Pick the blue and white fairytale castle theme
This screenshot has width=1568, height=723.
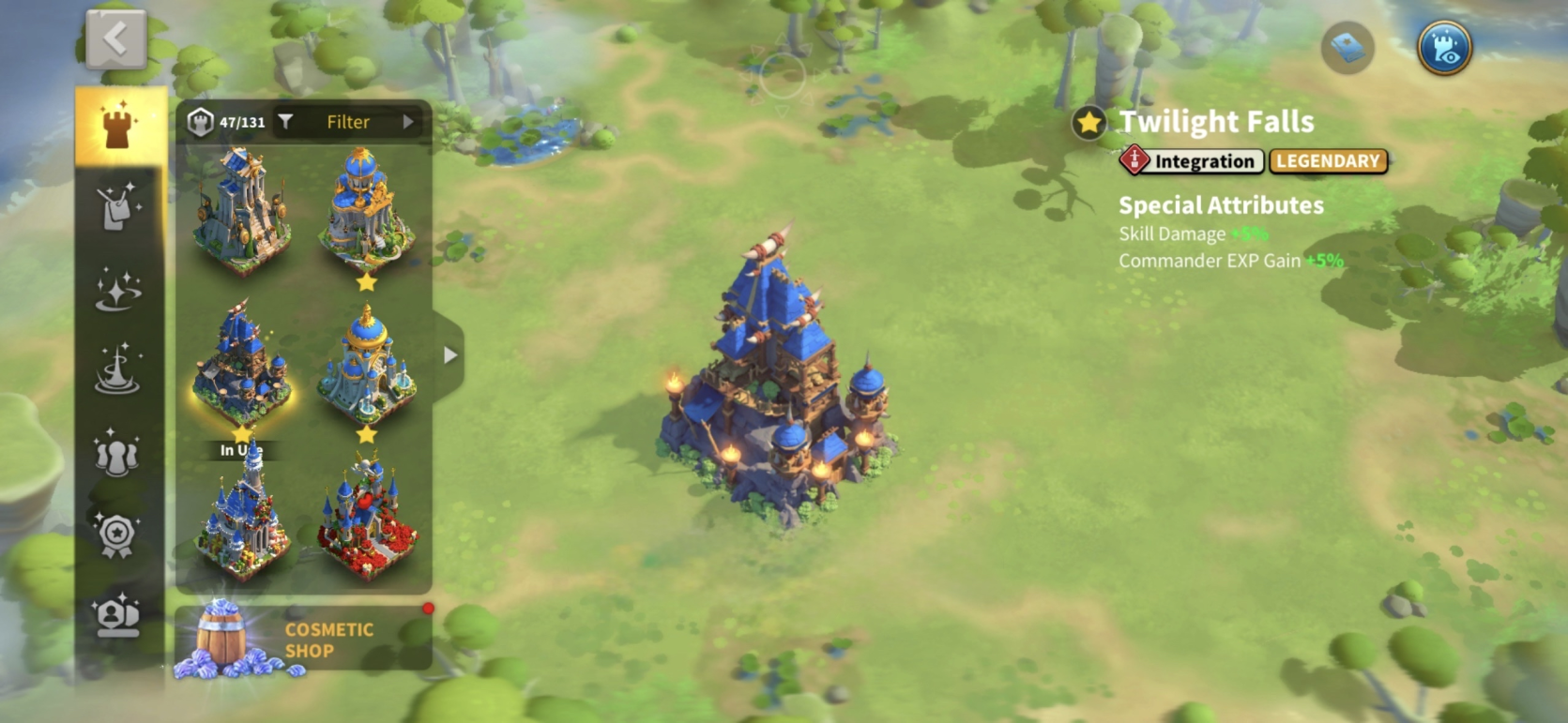242,520
